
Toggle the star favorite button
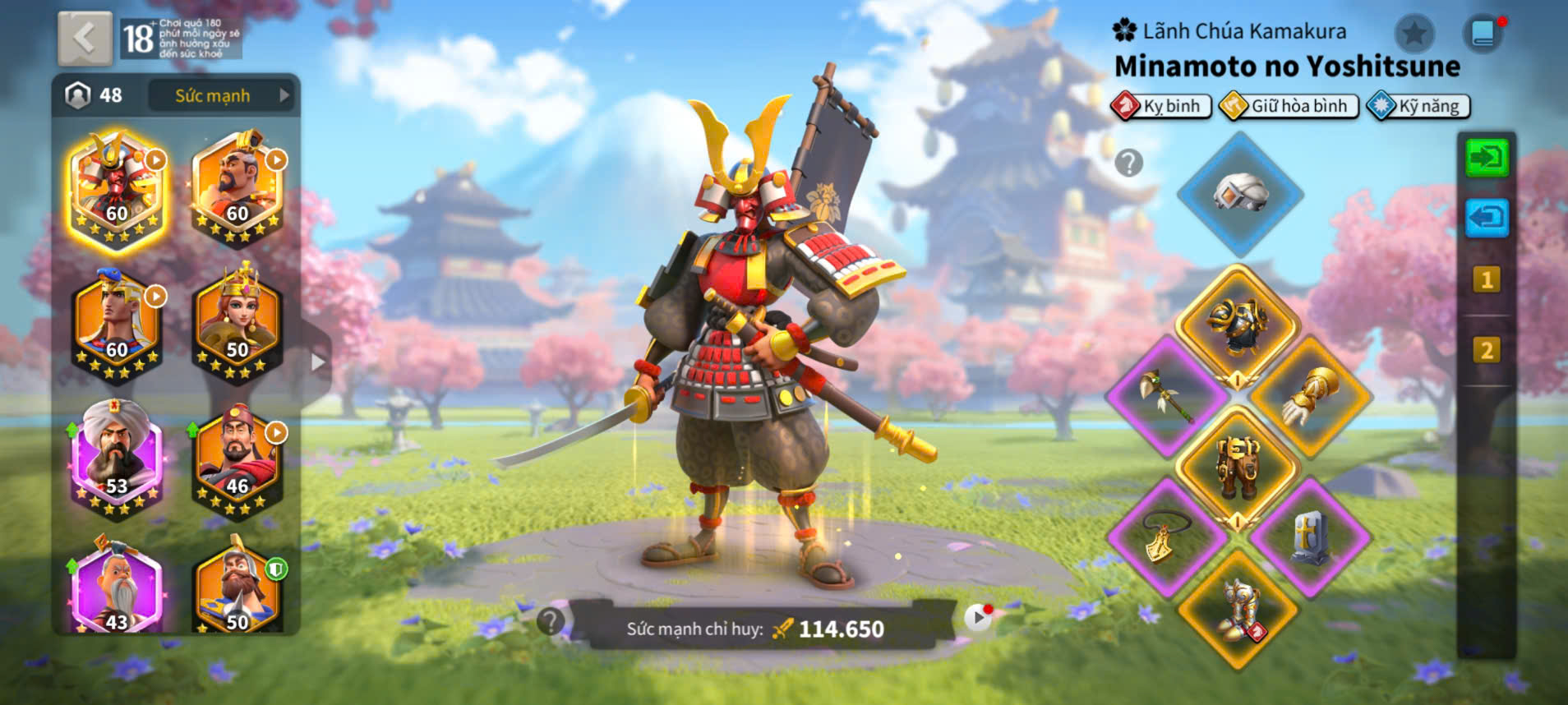pyautogui.click(x=1414, y=34)
